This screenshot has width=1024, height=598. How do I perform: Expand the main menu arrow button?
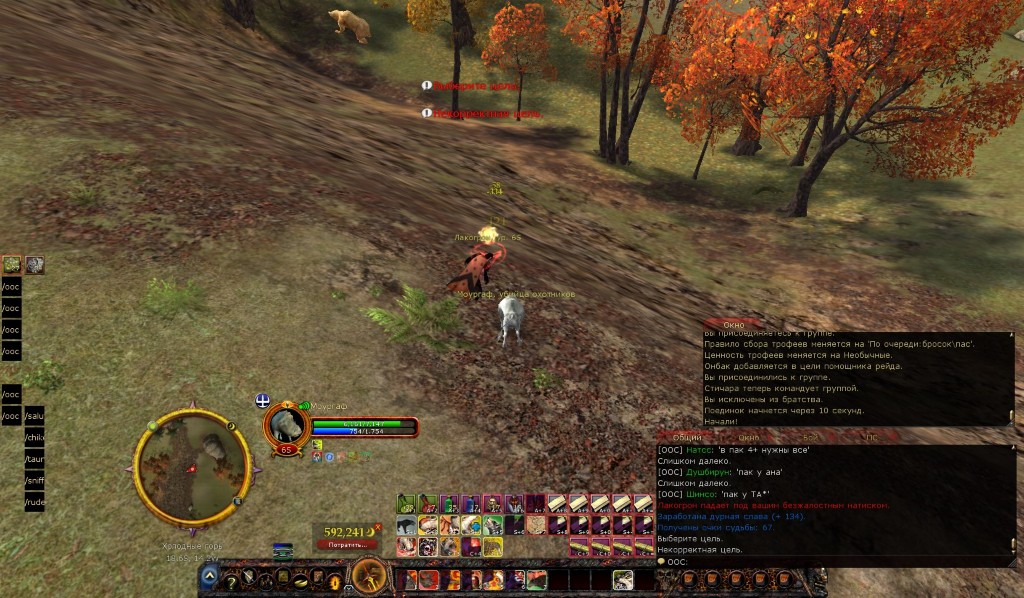click(x=210, y=576)
